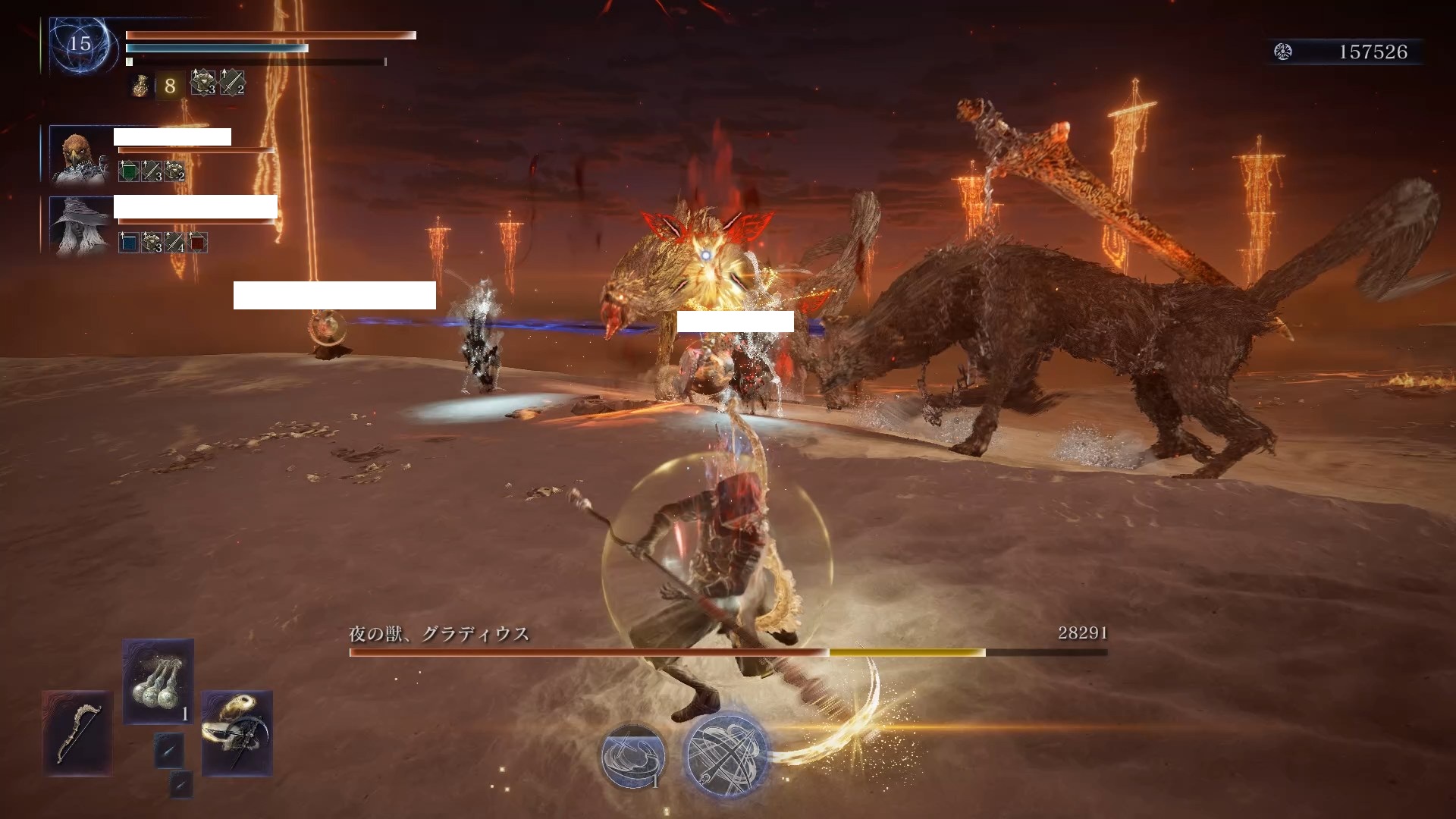Click the bird-headed teammate portrait
Screen dimensions: 1456x819
pos(80,155)
